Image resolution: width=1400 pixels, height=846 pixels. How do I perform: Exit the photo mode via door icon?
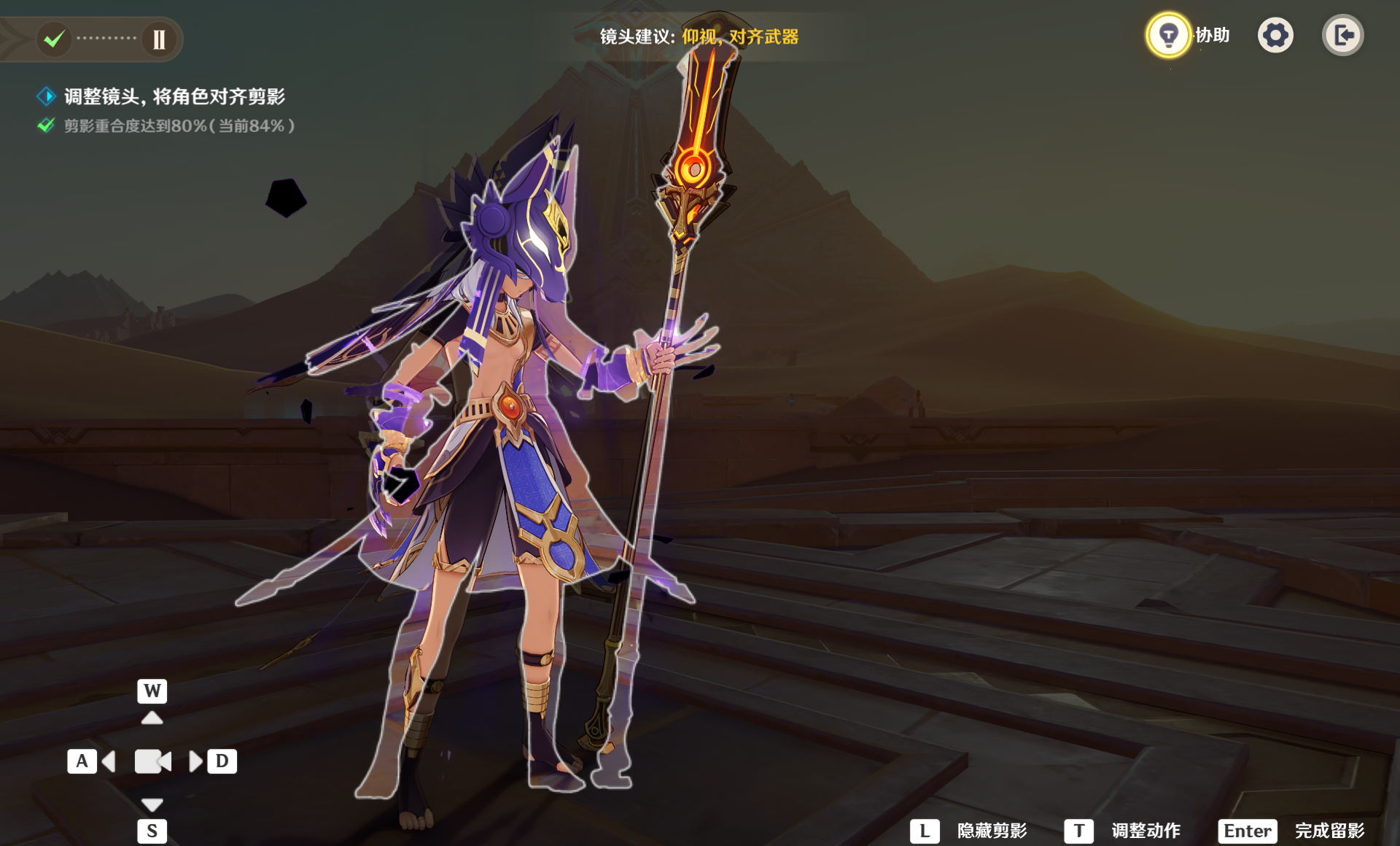pyautogui.click(x=1342, y=35)
